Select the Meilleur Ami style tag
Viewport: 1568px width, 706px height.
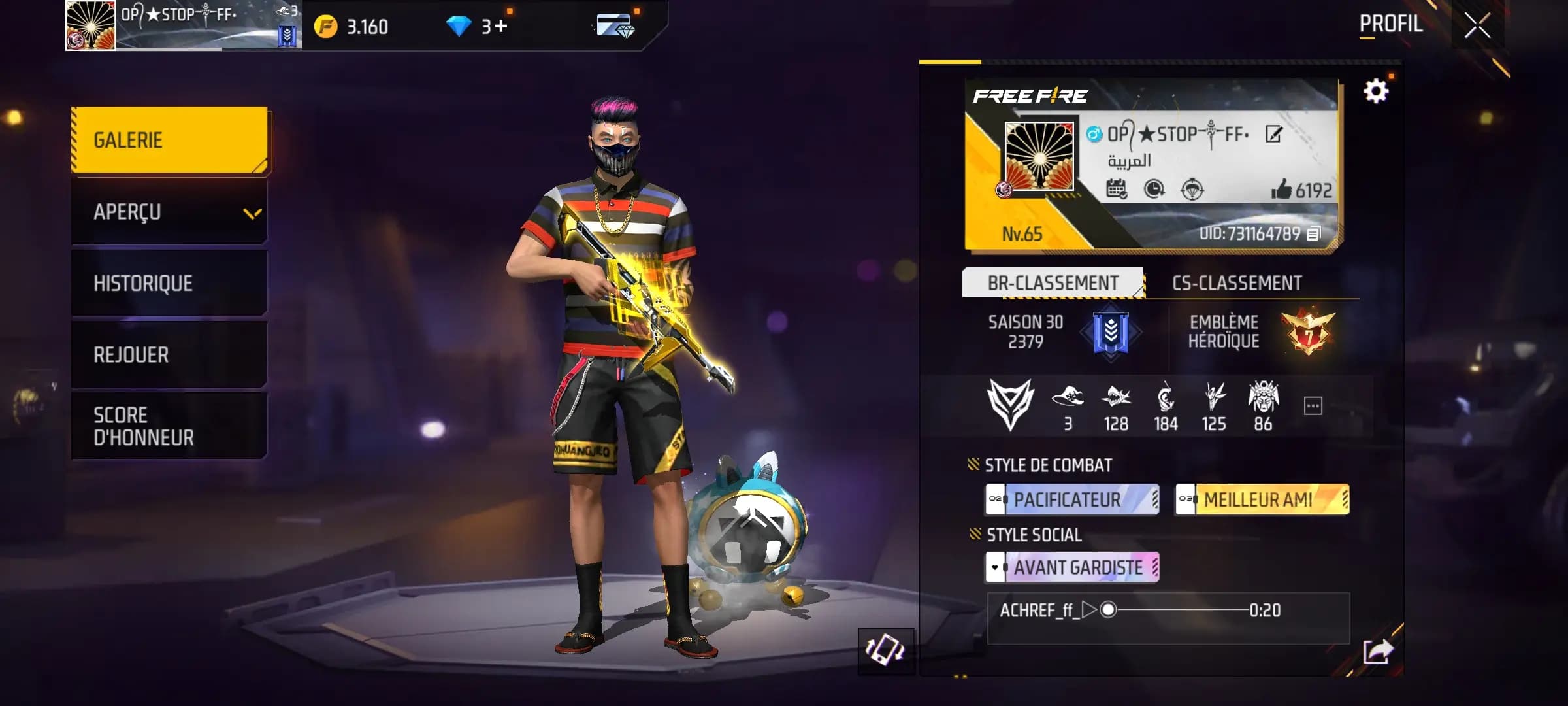(x=1262, y=500)
